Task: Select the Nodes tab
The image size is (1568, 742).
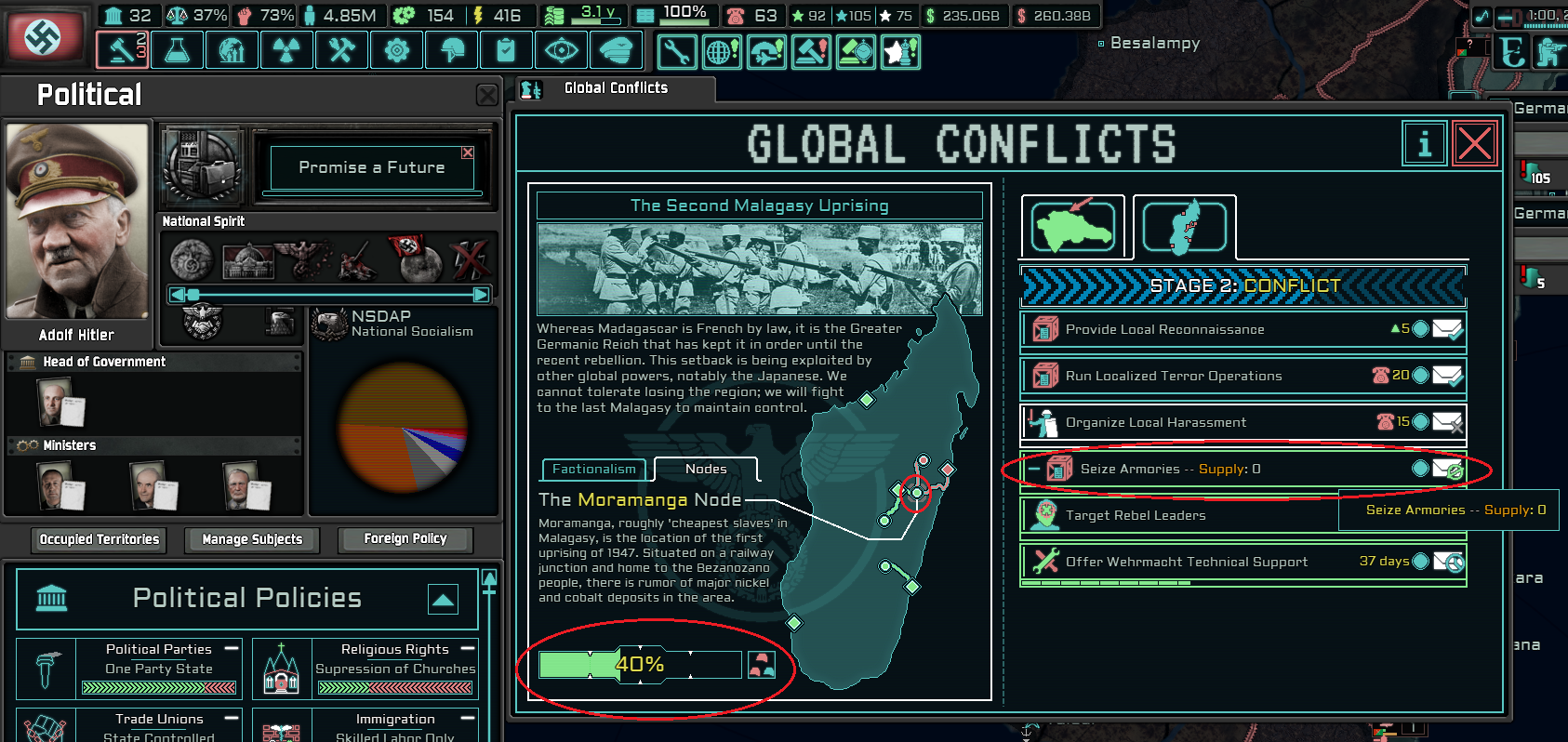Action: [x=705, y=468]
